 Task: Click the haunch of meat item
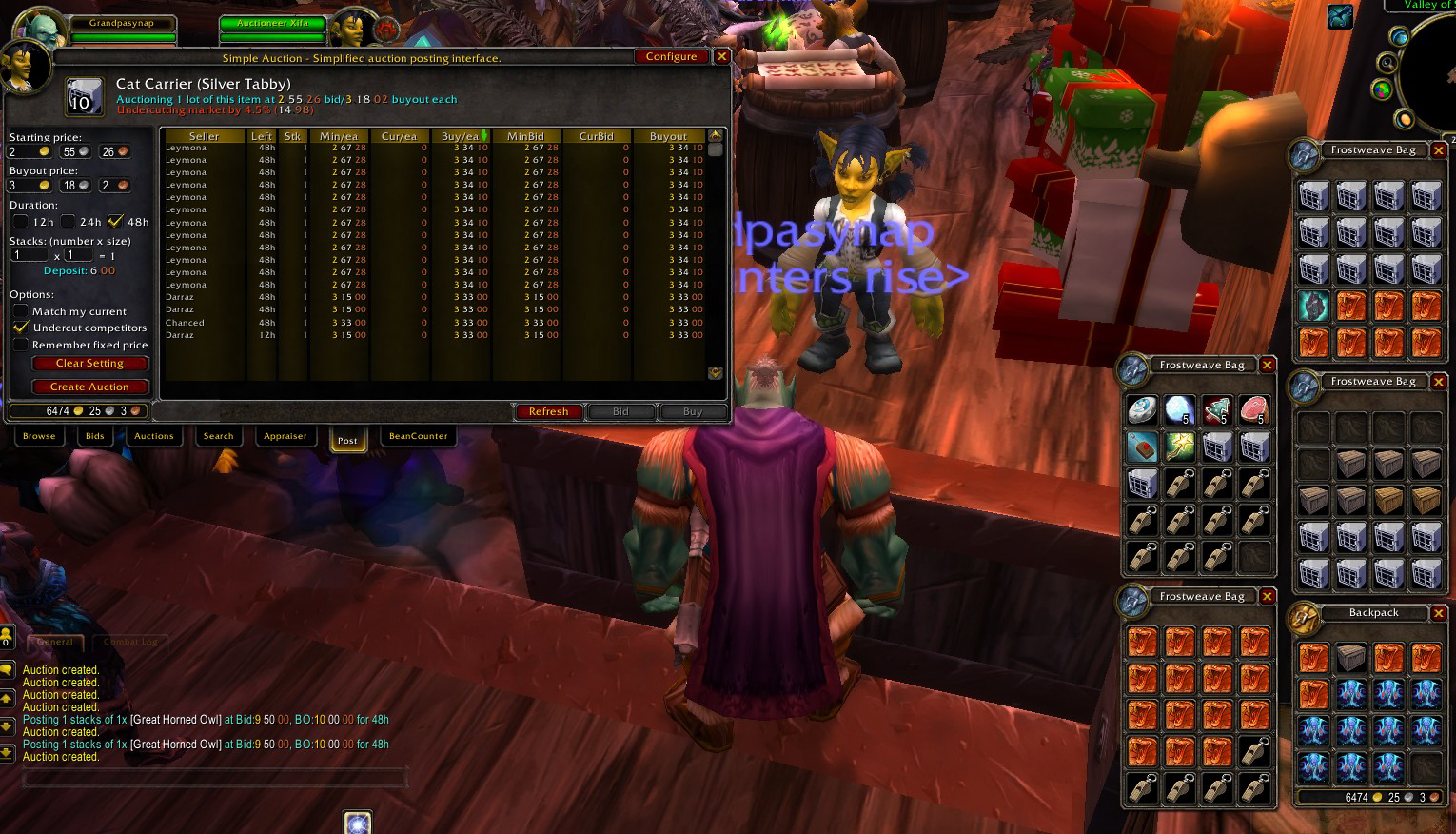(1254, 409)
